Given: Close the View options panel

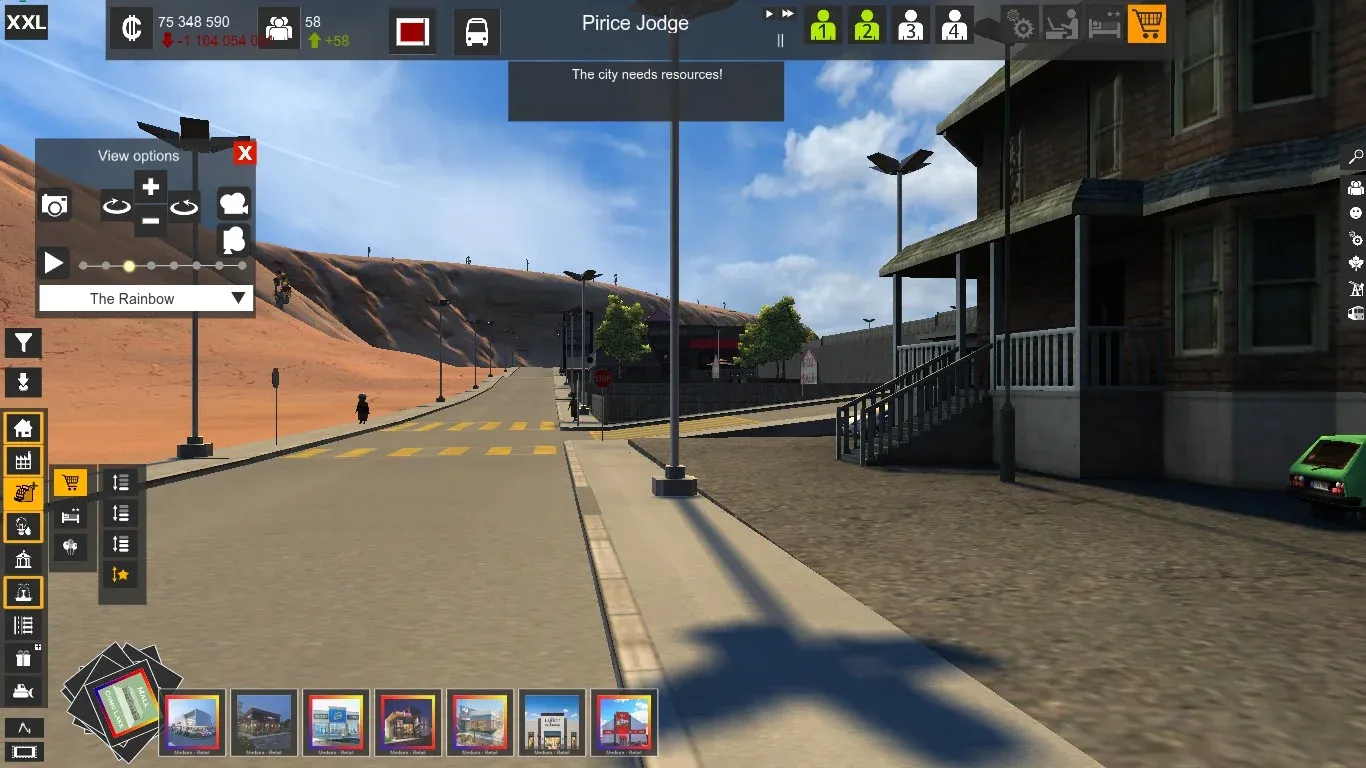Looking at the screenshot, I should point(245,153).
